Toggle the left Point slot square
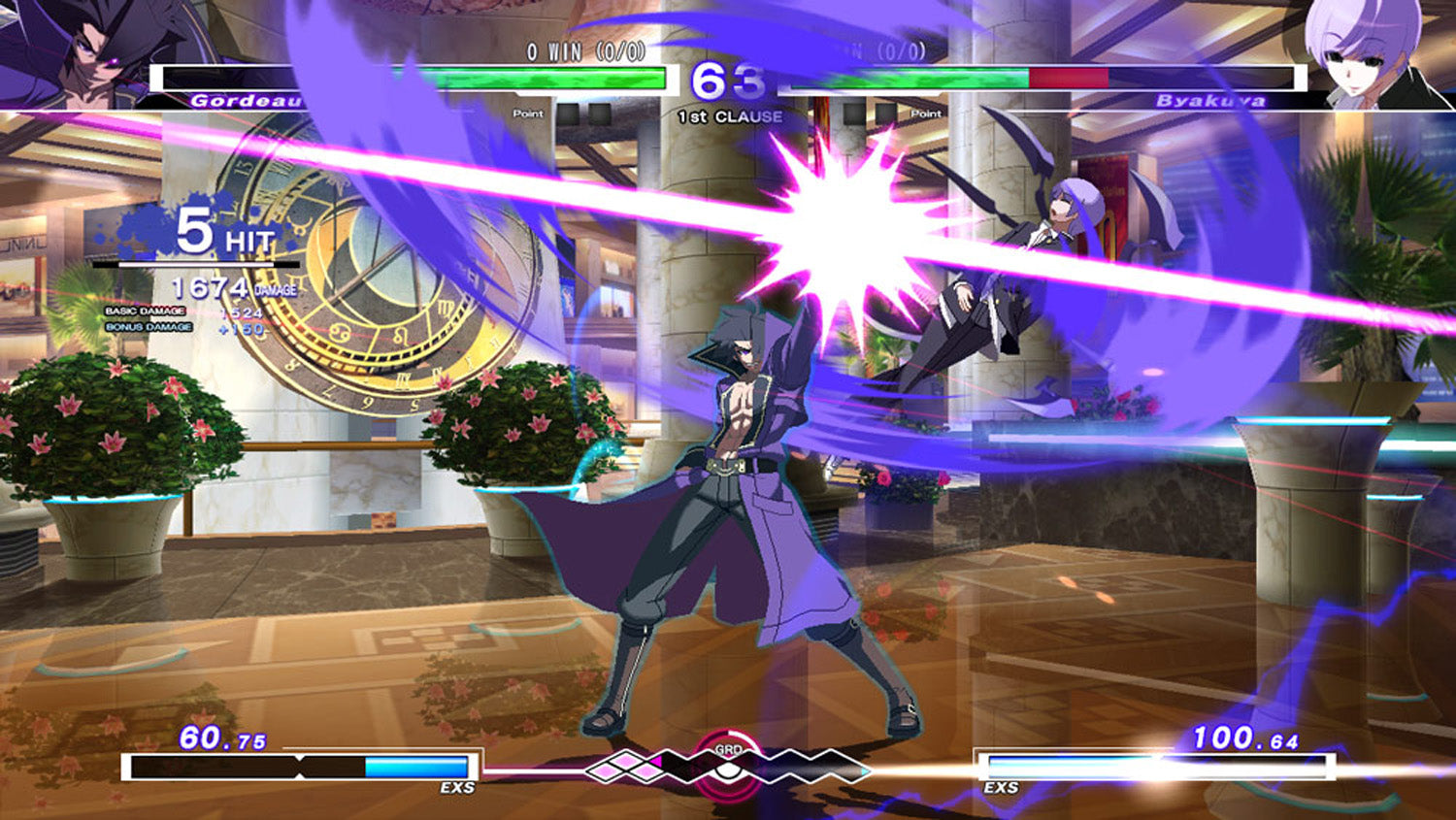Image resolution: width=1456 pixels, height=820 pixels. 567,114
